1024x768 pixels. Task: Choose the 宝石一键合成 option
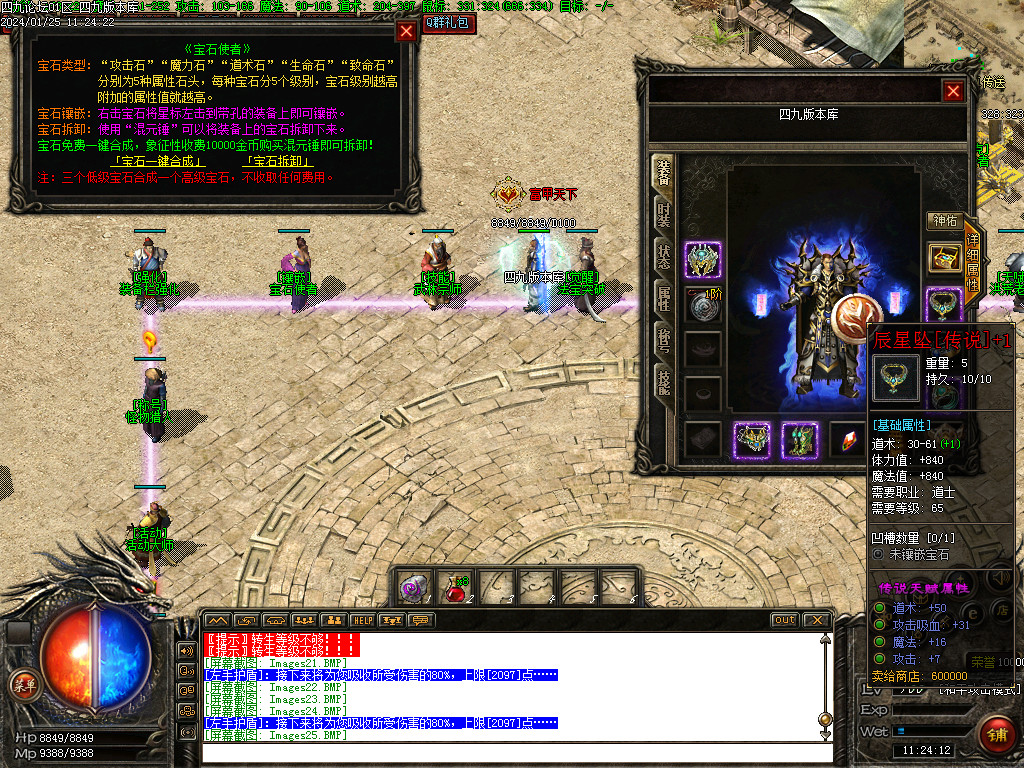[x=159, y=161]
